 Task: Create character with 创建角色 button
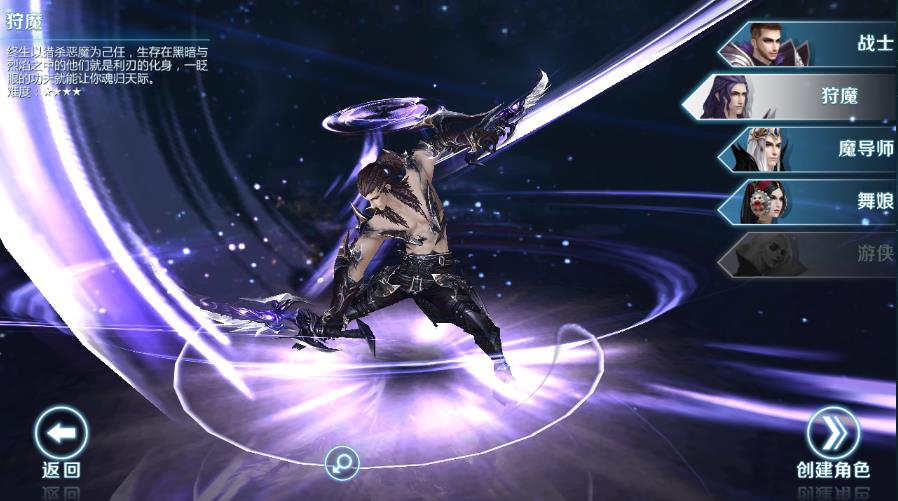[x=833, y=434]
